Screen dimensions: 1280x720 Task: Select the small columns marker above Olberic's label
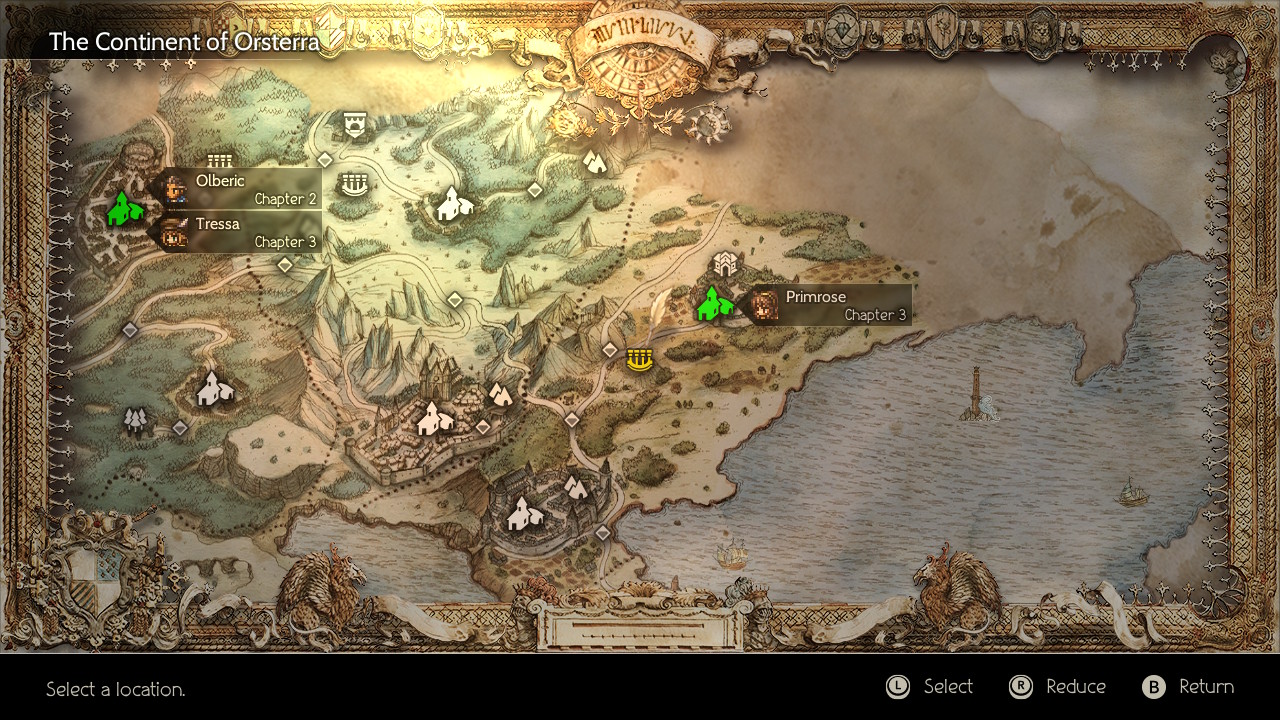click(x=220, y=160)
